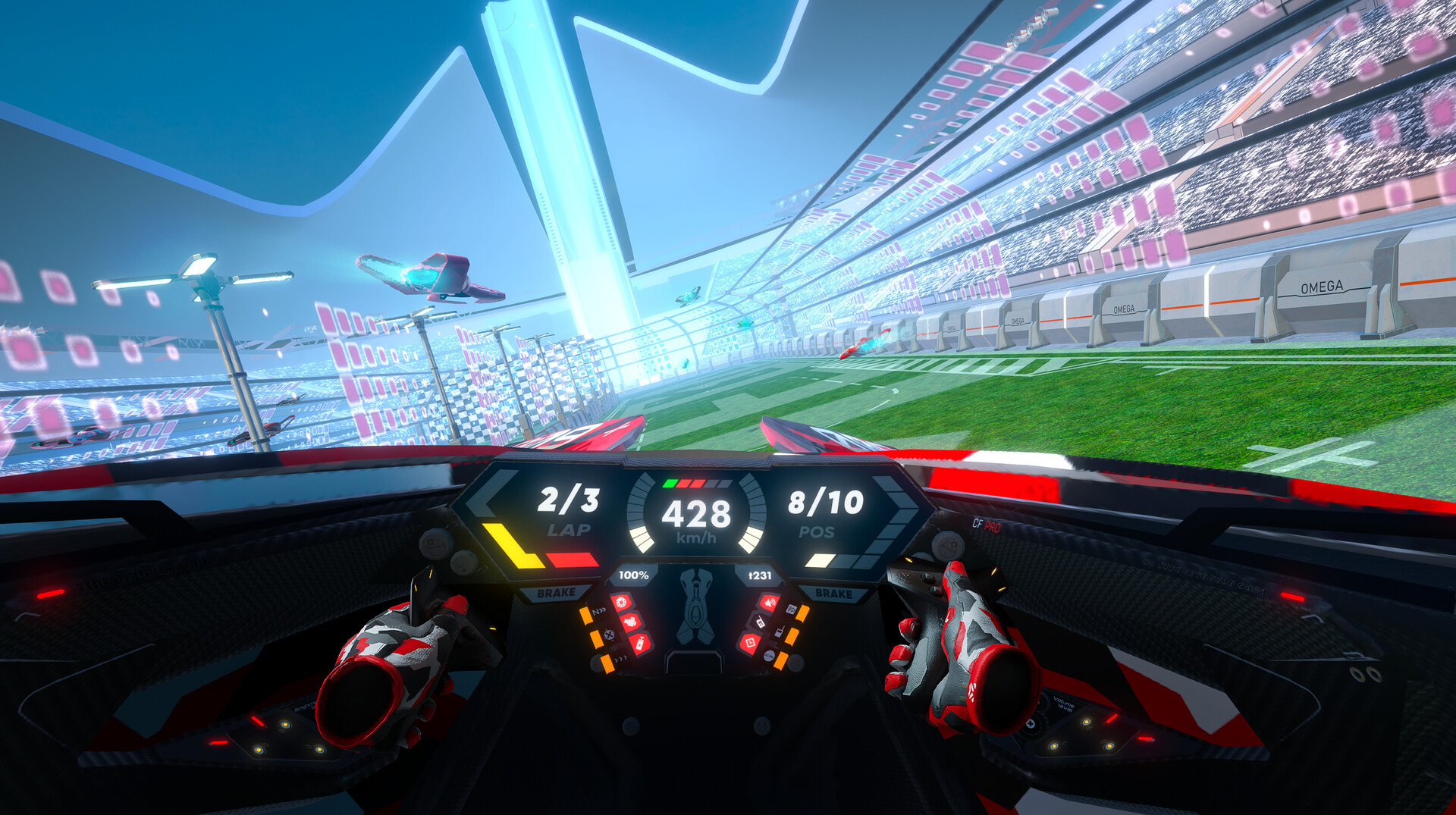Select the left BRAKE label
The height and width of the screenshot is (815, 1456).
tap(557, 591)
